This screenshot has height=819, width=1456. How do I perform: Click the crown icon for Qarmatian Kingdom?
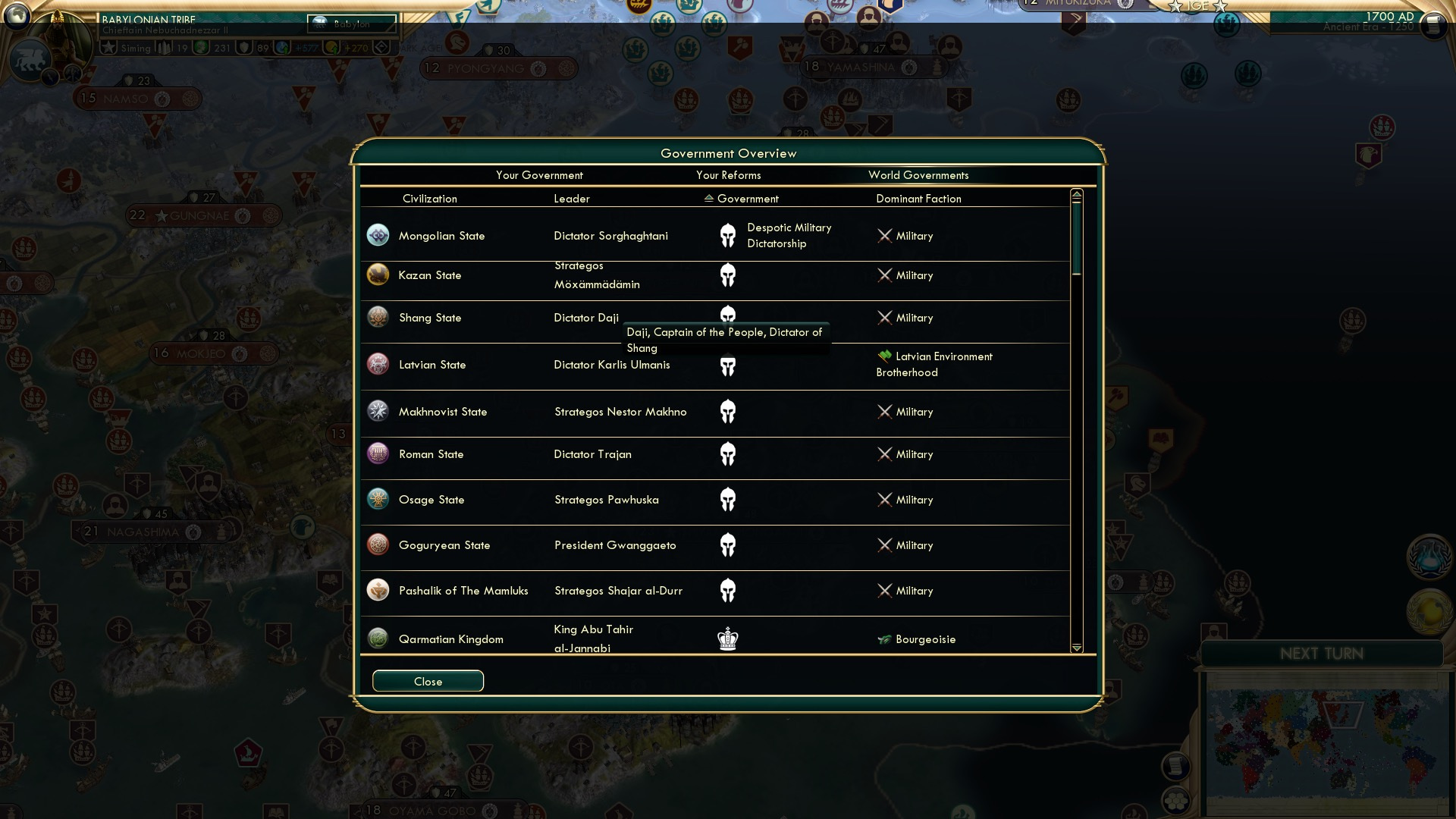[729, 639]
